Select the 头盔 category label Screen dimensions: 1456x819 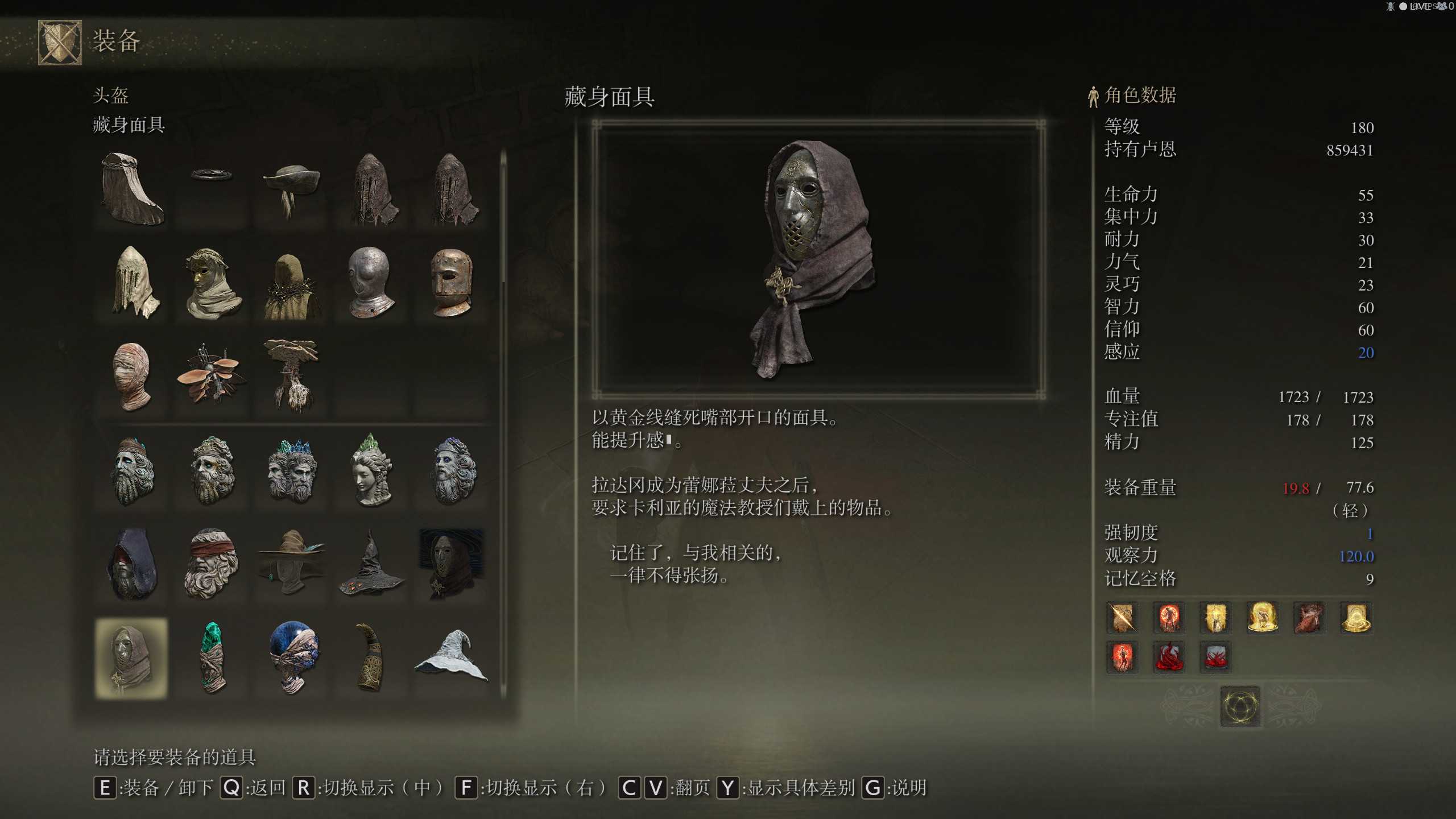tap(111, 97)
